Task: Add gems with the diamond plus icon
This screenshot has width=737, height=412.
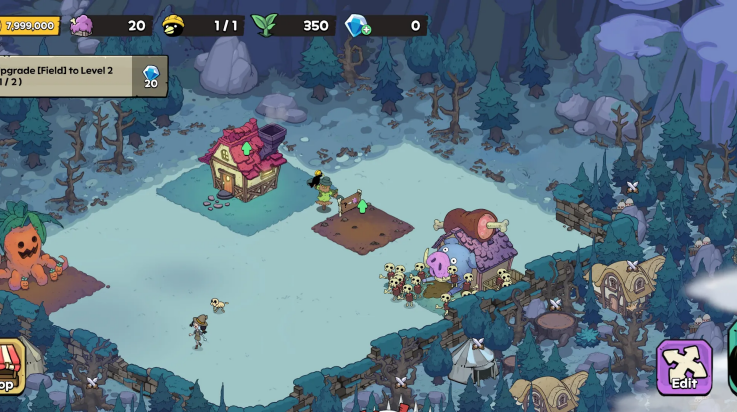Action: [357, 26]
